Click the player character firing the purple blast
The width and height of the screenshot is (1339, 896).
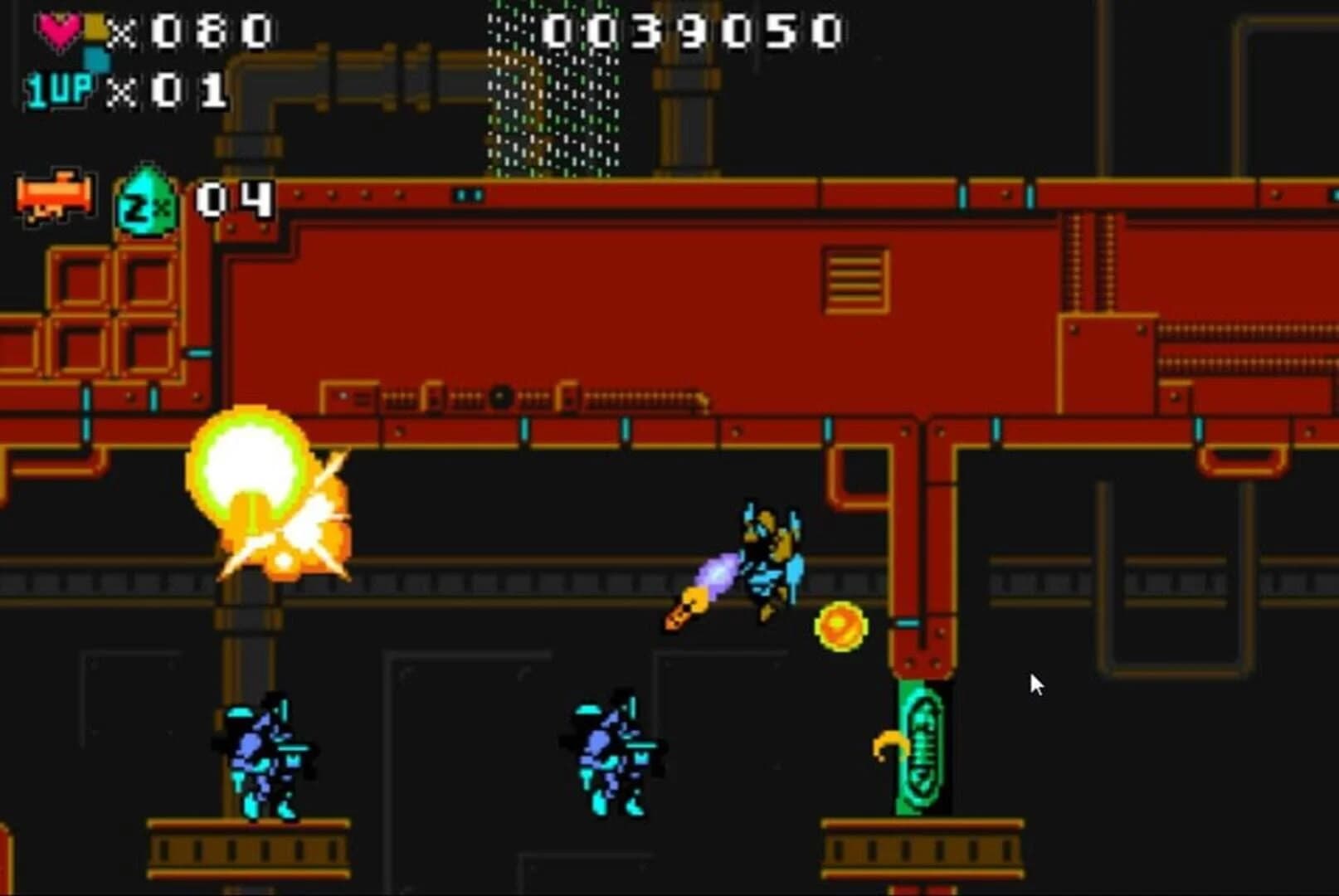point(767,564)
